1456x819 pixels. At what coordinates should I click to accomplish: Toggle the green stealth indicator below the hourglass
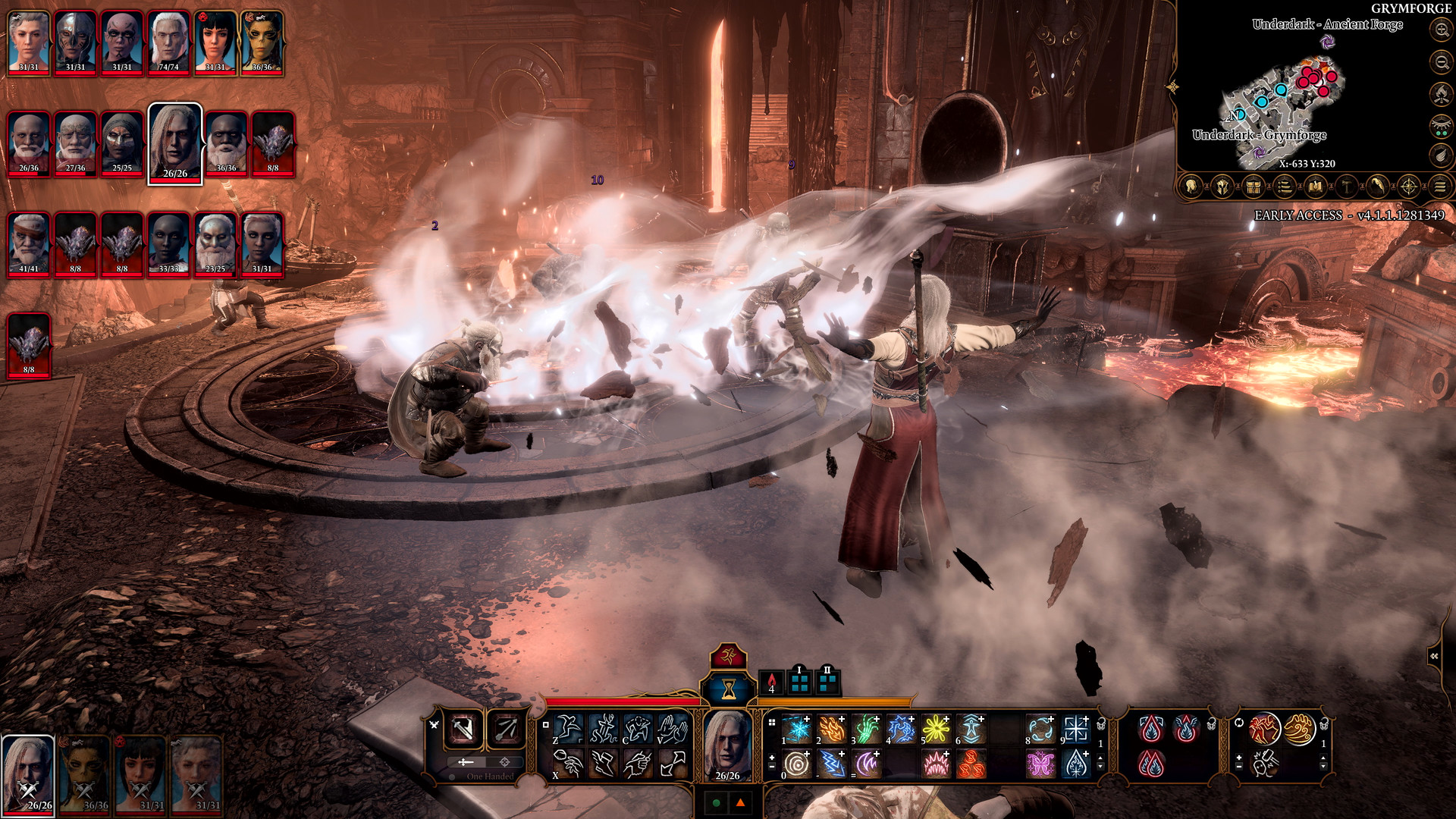click(715, 802)
